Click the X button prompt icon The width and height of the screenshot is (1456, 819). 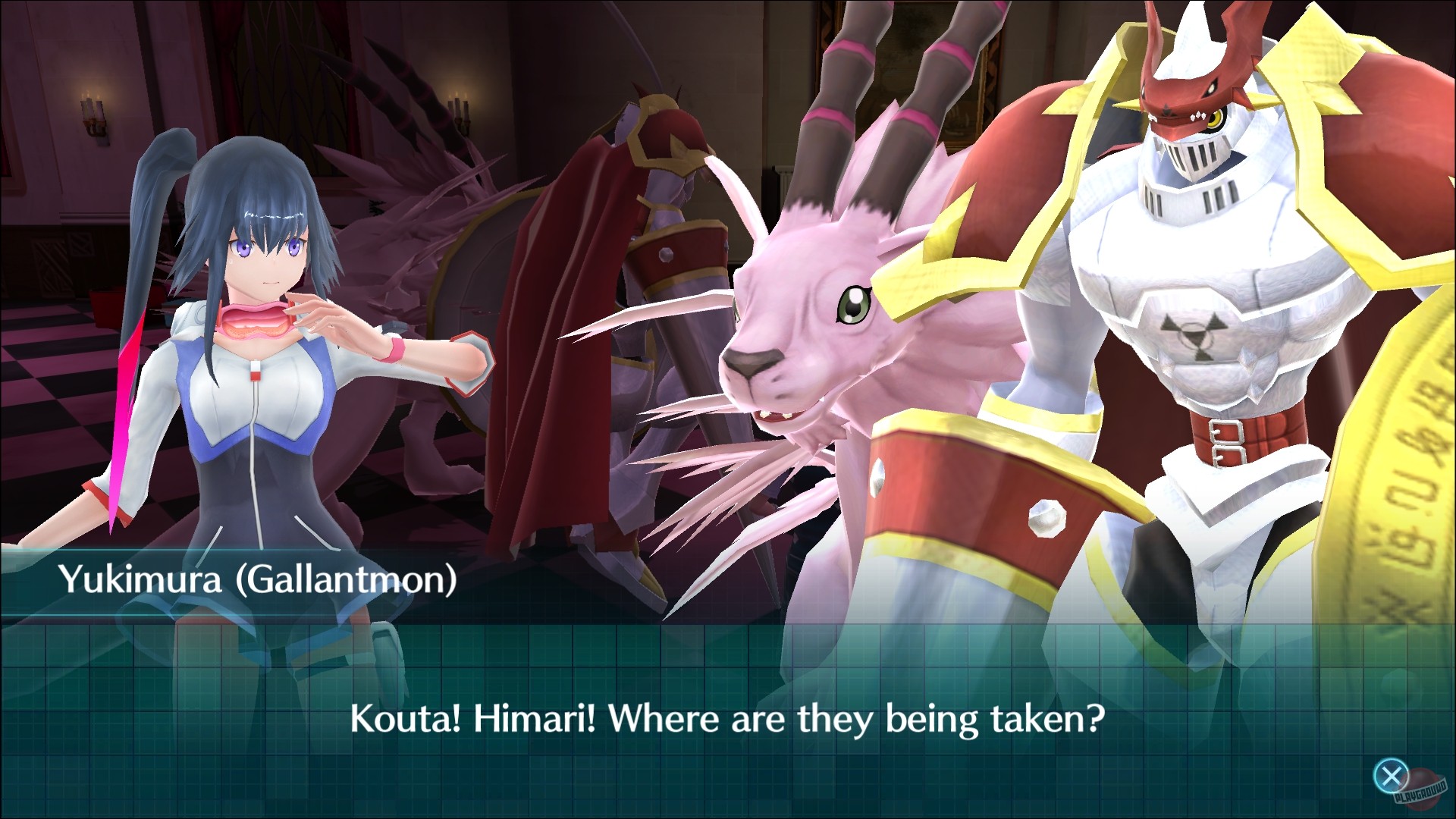(1391, 775)
